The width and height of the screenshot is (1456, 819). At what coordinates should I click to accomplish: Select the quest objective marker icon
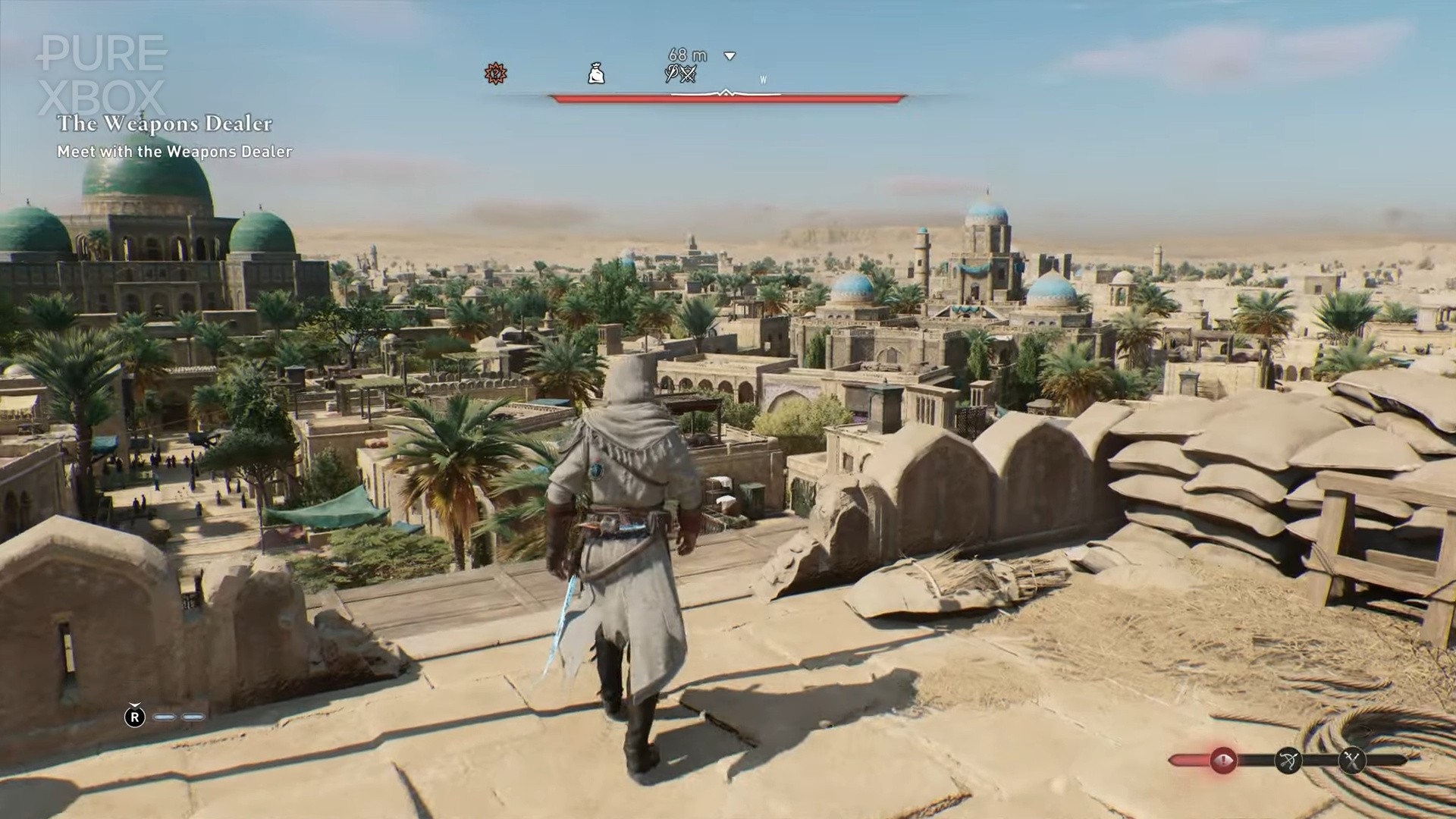point(494,74)
